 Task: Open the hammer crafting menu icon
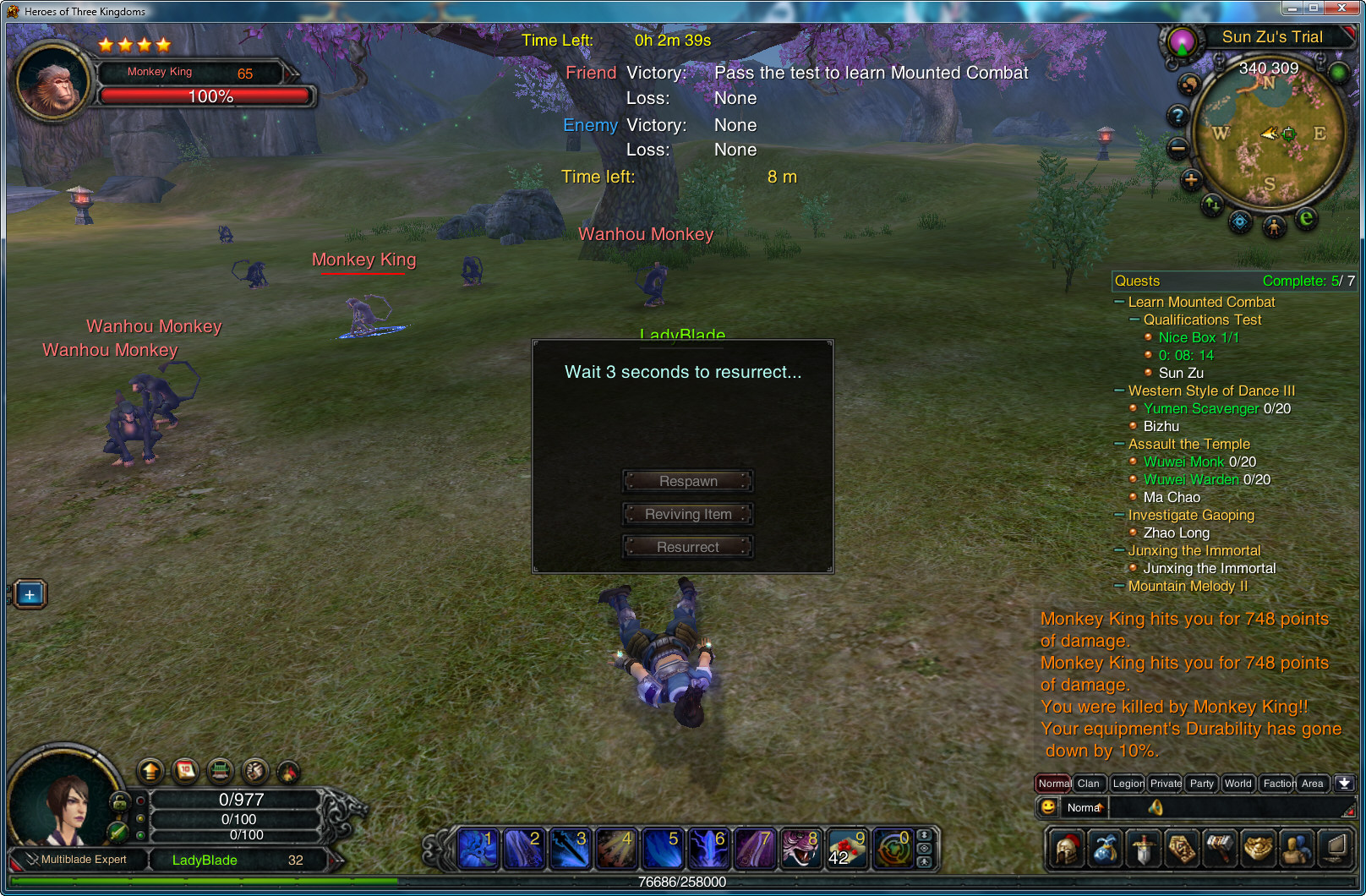(1220, 849)
